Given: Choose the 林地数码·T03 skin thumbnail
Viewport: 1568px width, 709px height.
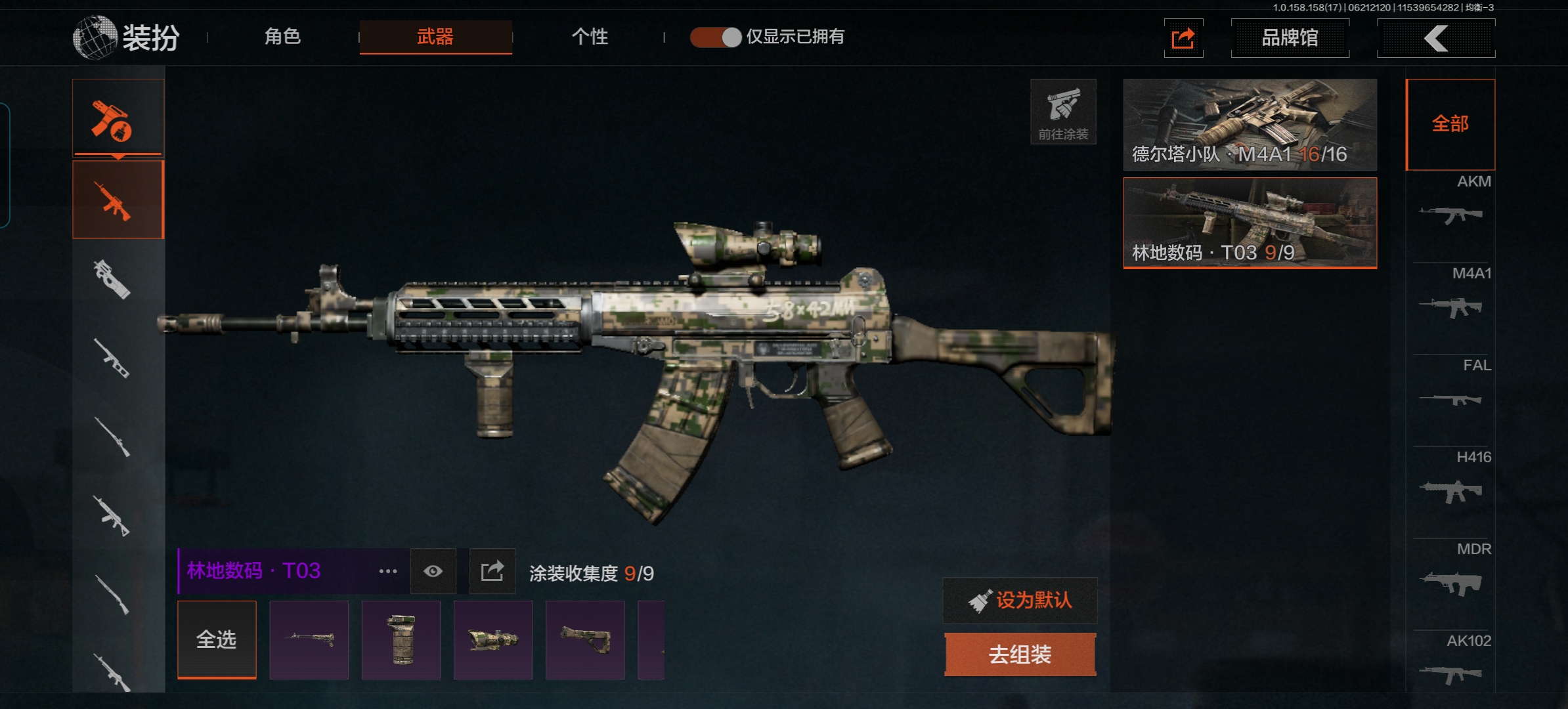Looking at the screenshot, I should pos(1250,223).
